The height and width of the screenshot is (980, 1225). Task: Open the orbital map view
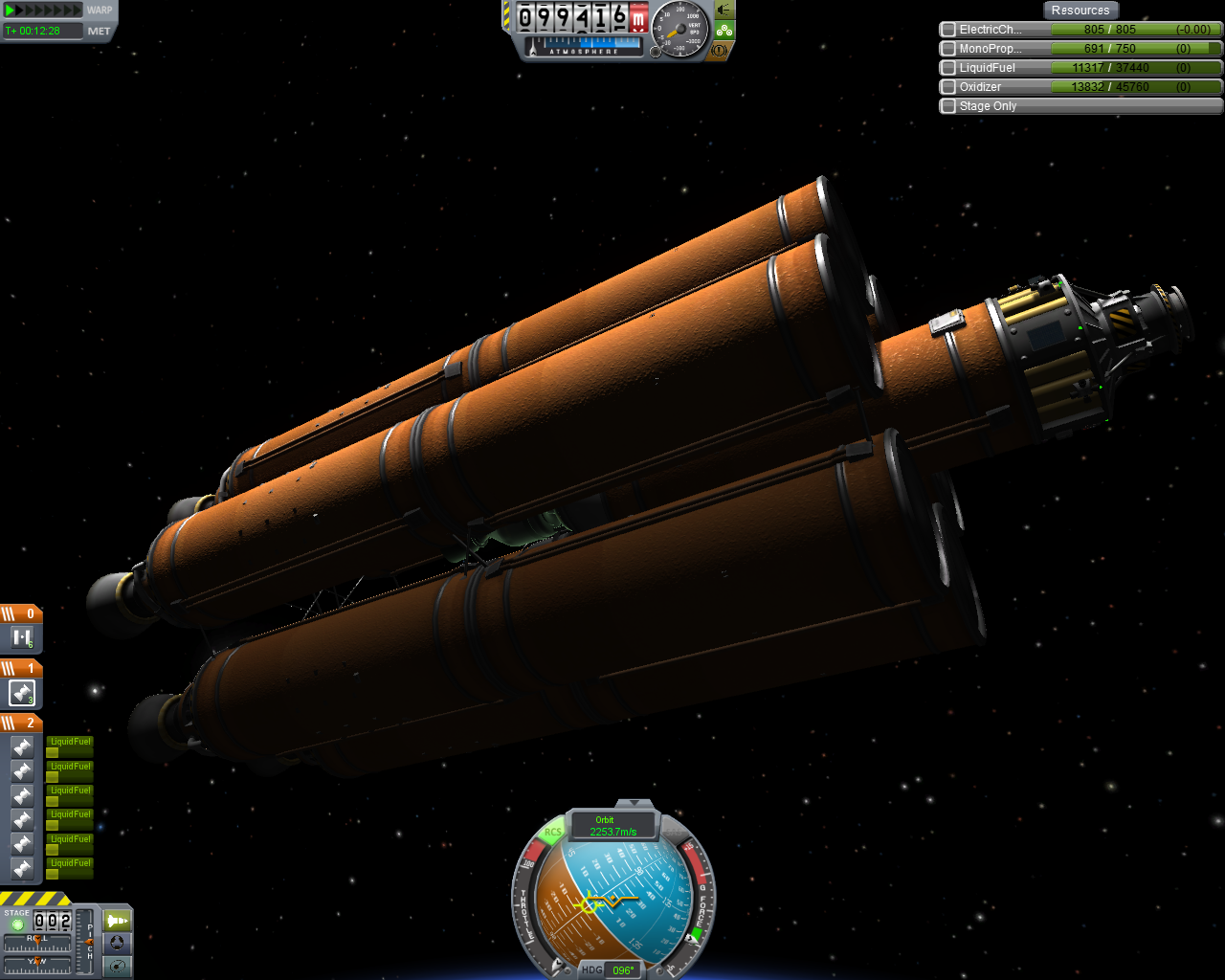(x=117, y=967)
